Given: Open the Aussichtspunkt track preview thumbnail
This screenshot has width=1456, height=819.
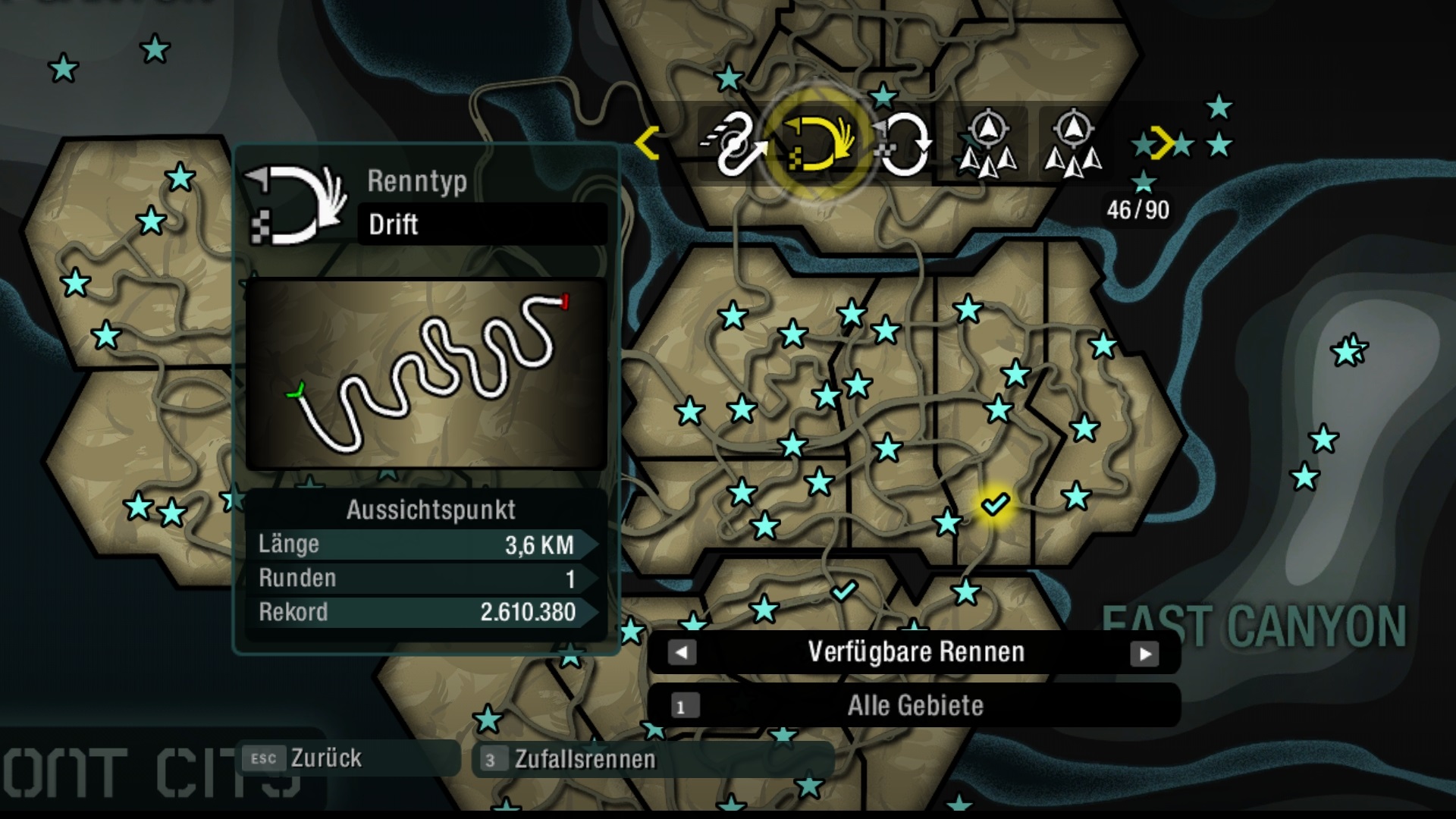Looking at the screenshot, I should pos(426,374).
